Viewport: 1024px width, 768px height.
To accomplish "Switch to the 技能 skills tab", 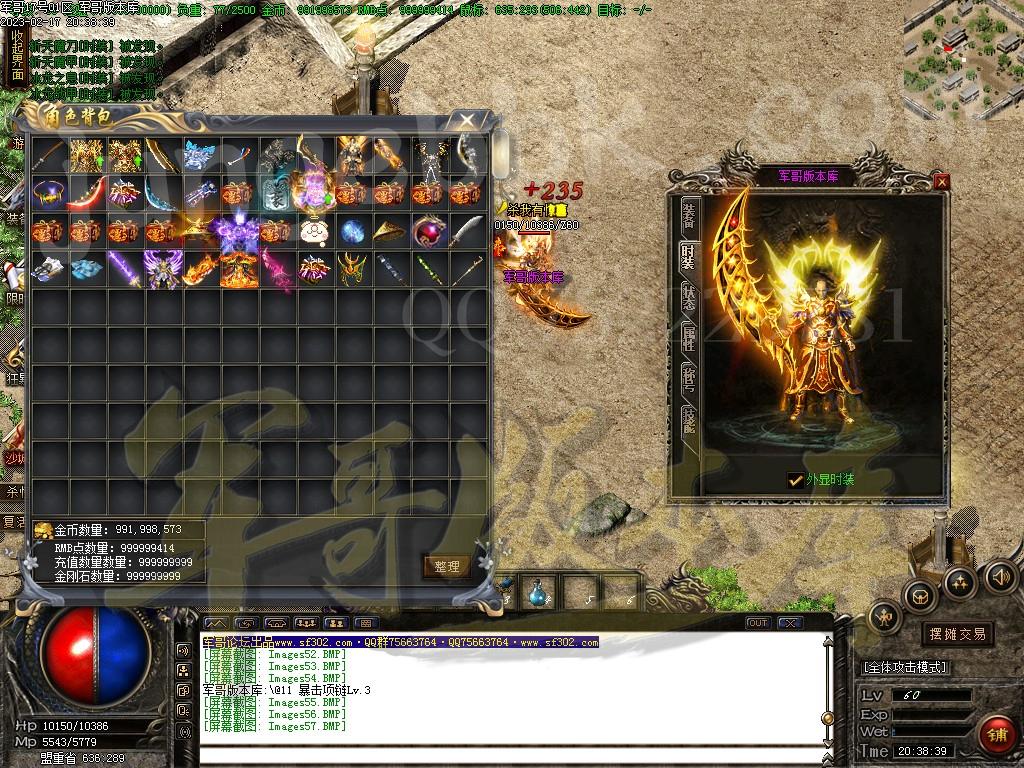I will (688, 421).
